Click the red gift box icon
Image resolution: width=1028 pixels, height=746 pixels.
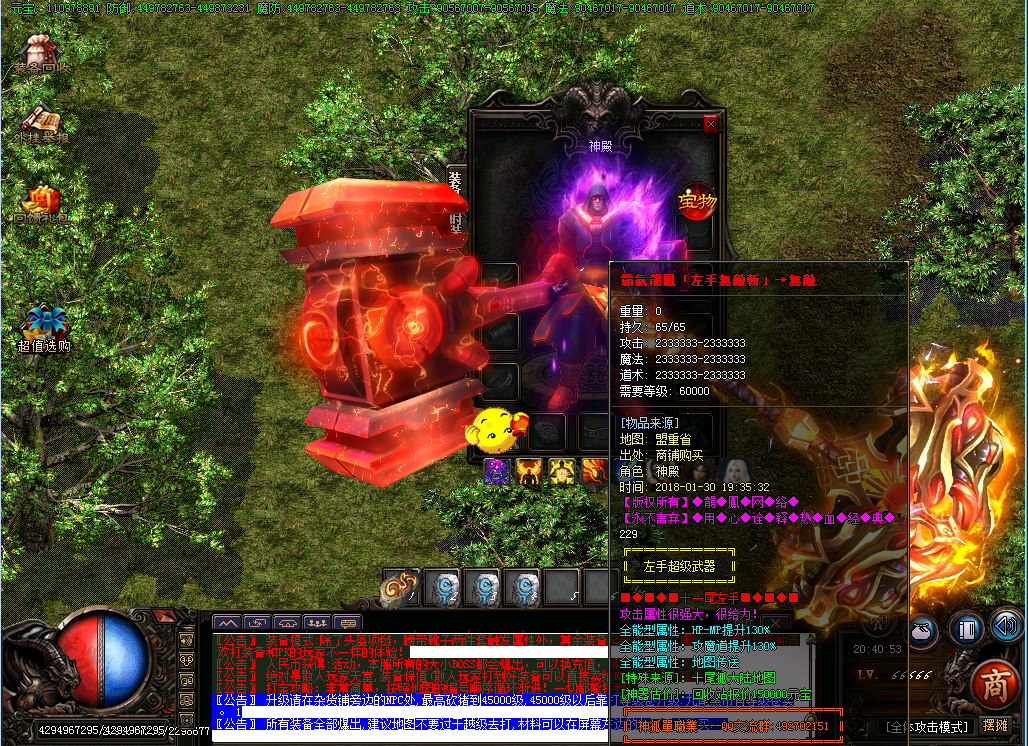(41, 200)
